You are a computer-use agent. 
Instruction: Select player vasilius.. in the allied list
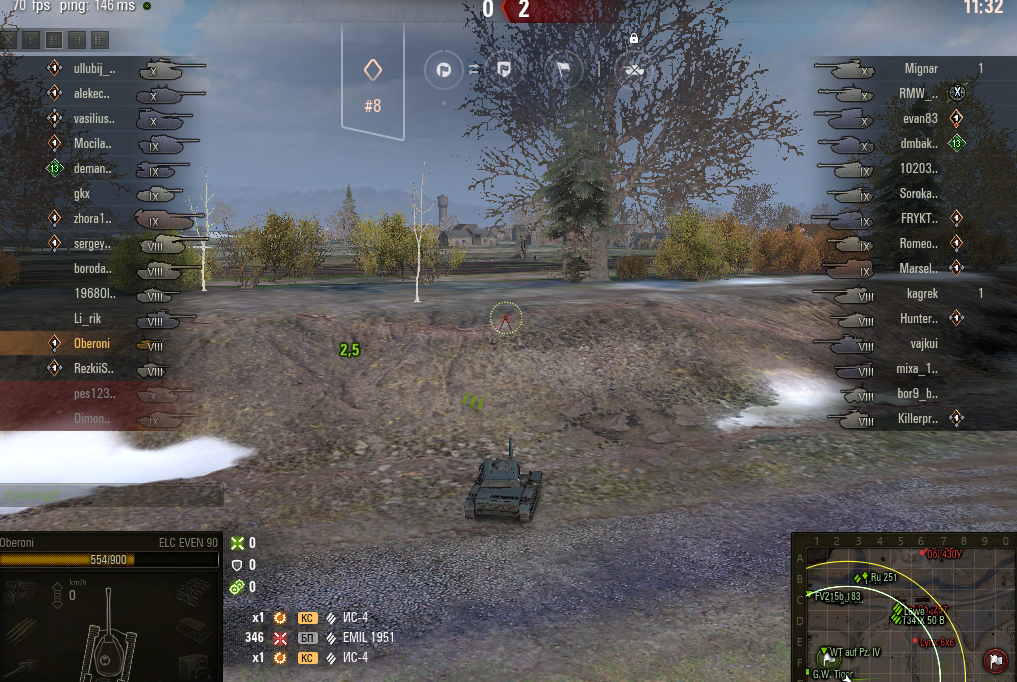93,119
